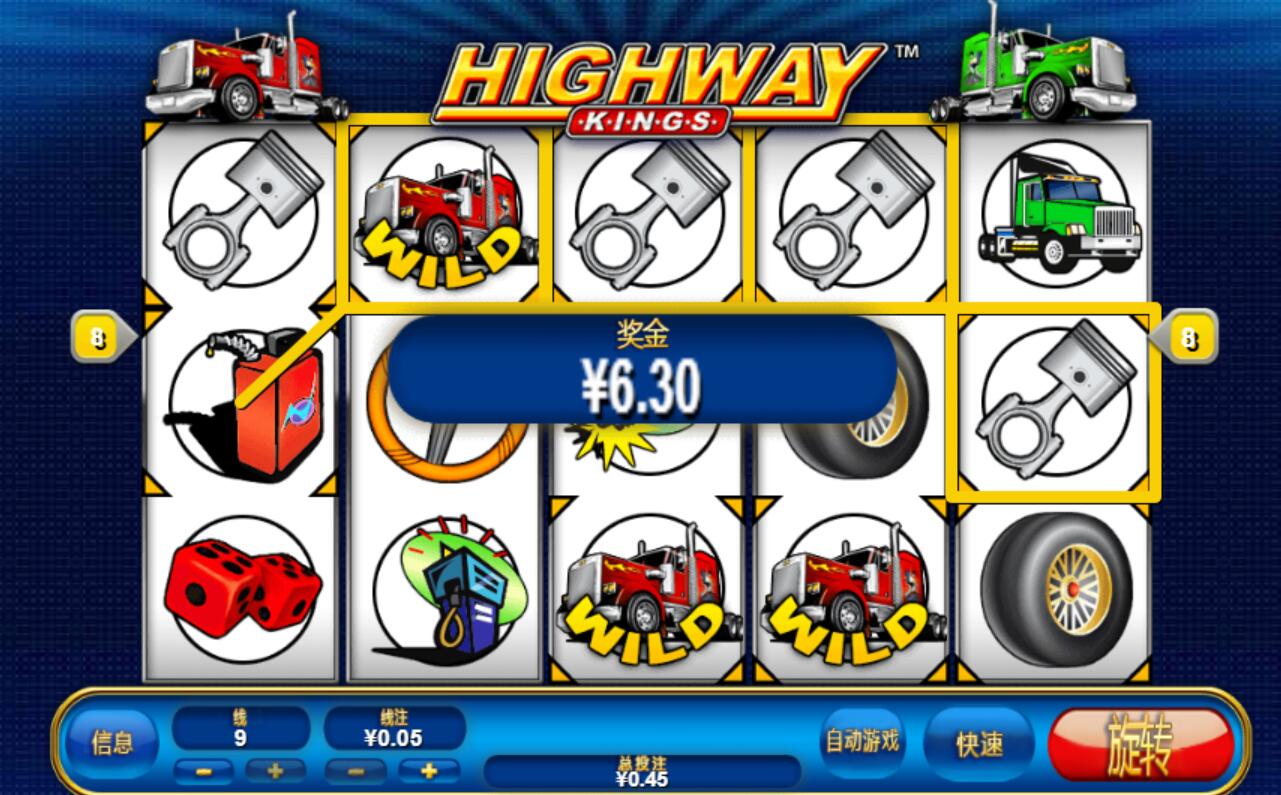Open the 信息 info panel
This screenshot has width=1281, height=795.
112,743
